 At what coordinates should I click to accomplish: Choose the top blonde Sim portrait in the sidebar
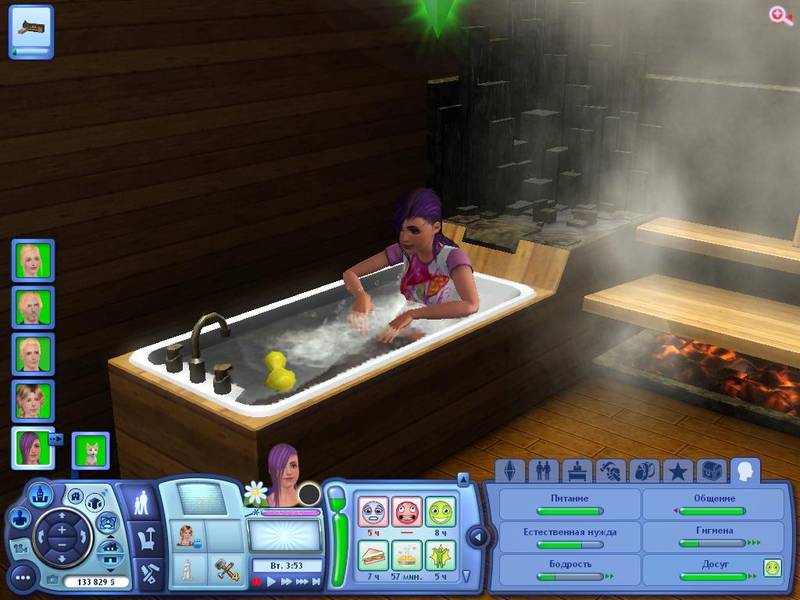[33, 260]
